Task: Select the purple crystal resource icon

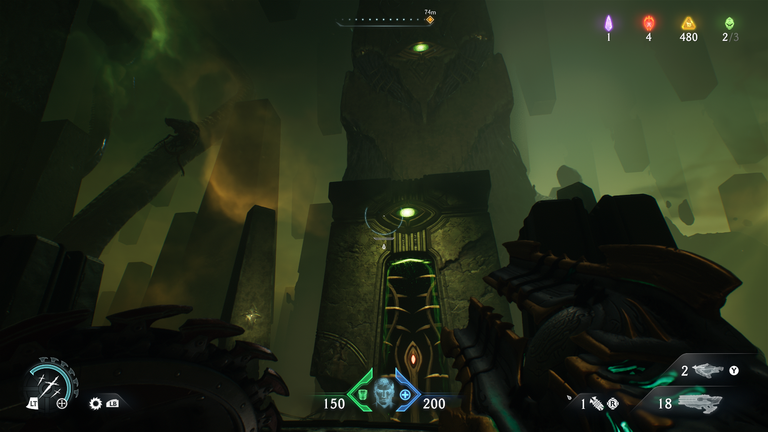Action: coord(608,23)
